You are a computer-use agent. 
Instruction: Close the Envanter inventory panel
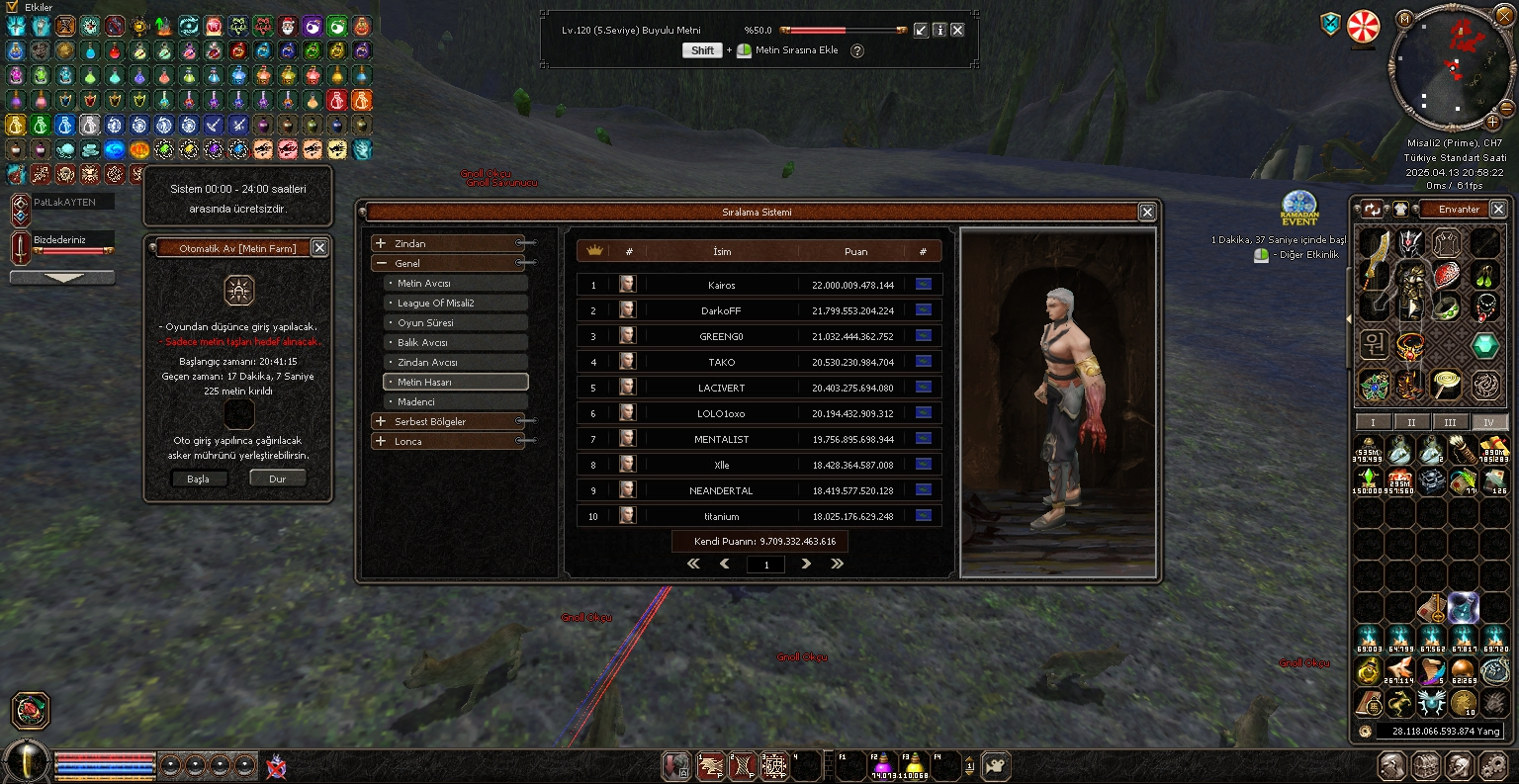point(1498,209)
